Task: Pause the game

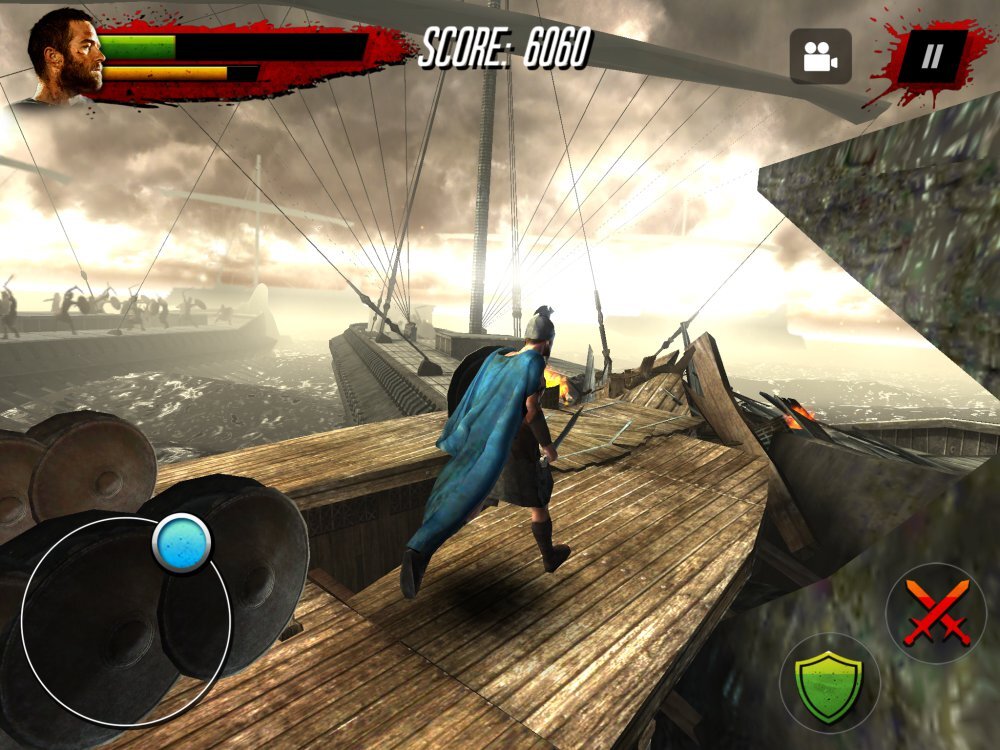Action: coord(931,56)
